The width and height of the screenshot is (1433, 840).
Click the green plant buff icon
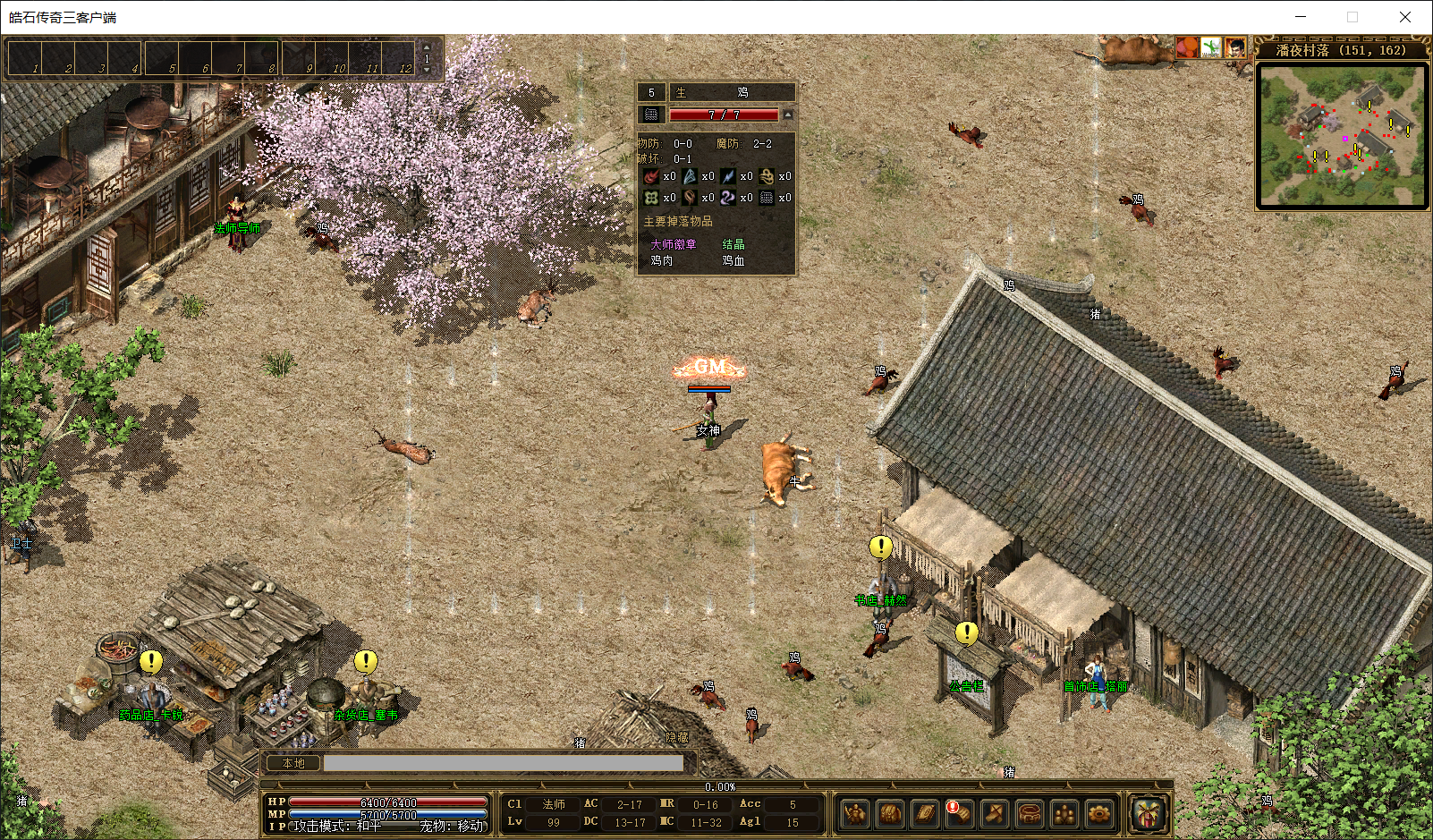click(x=1211, y=47)
